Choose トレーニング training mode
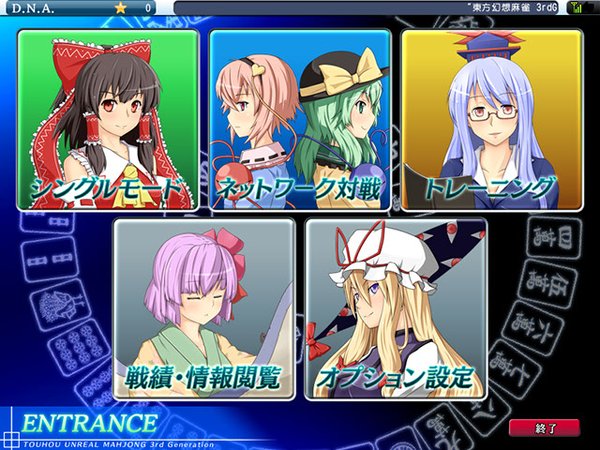The height and width of the screenshot is (450, 600). click(491, 120)
